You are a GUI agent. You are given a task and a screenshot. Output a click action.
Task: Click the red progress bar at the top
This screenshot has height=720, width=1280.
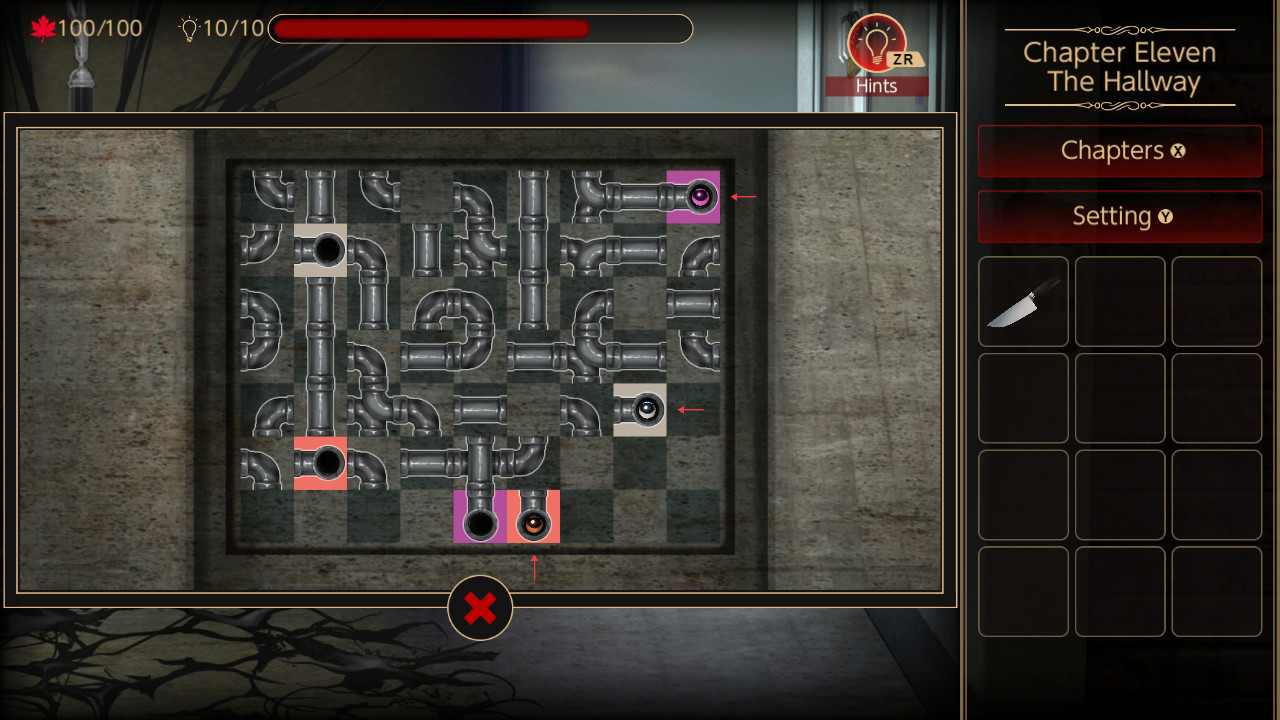coord(430,29)
